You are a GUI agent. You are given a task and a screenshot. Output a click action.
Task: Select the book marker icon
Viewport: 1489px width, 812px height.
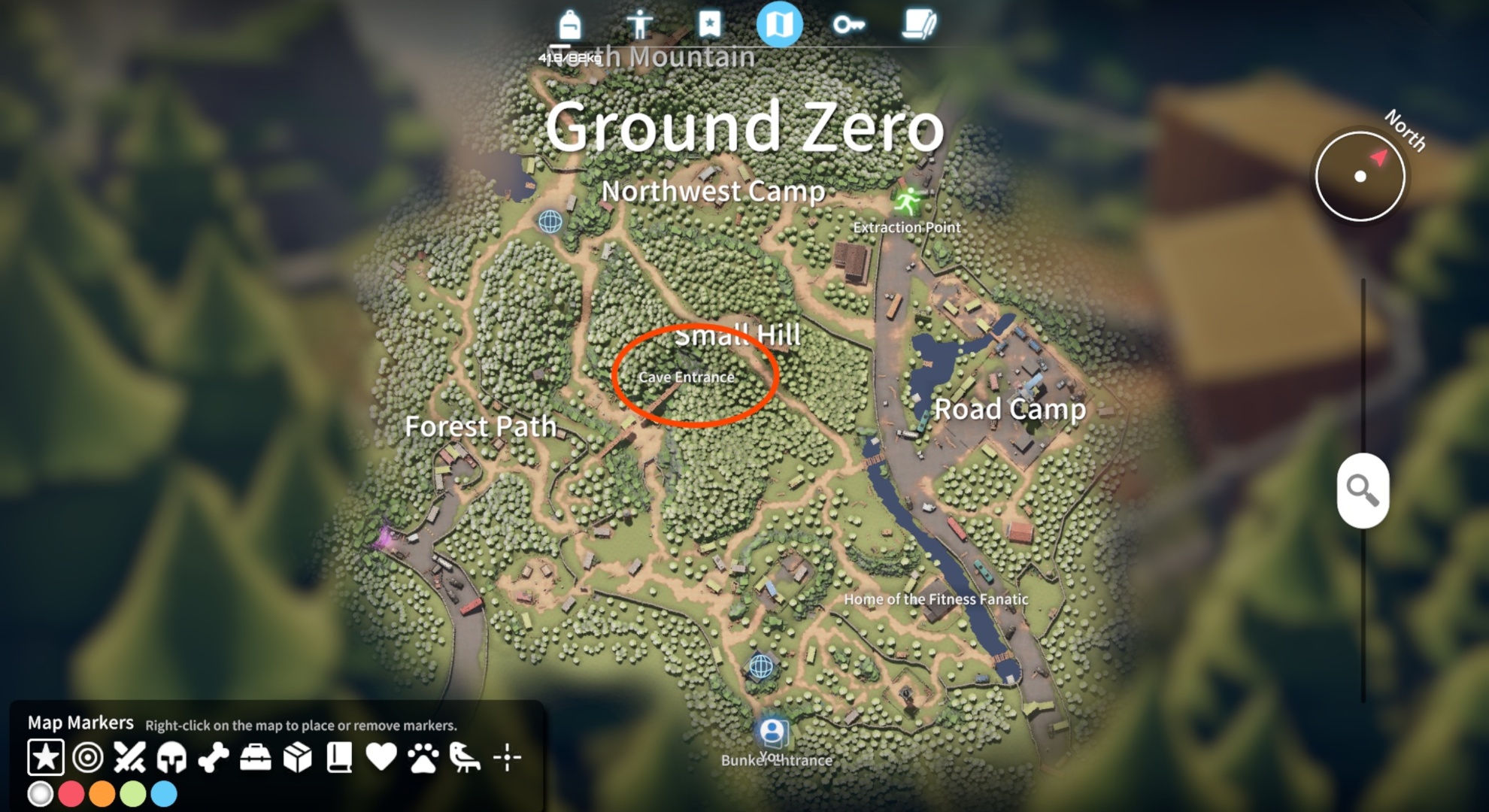coord(339,759)
